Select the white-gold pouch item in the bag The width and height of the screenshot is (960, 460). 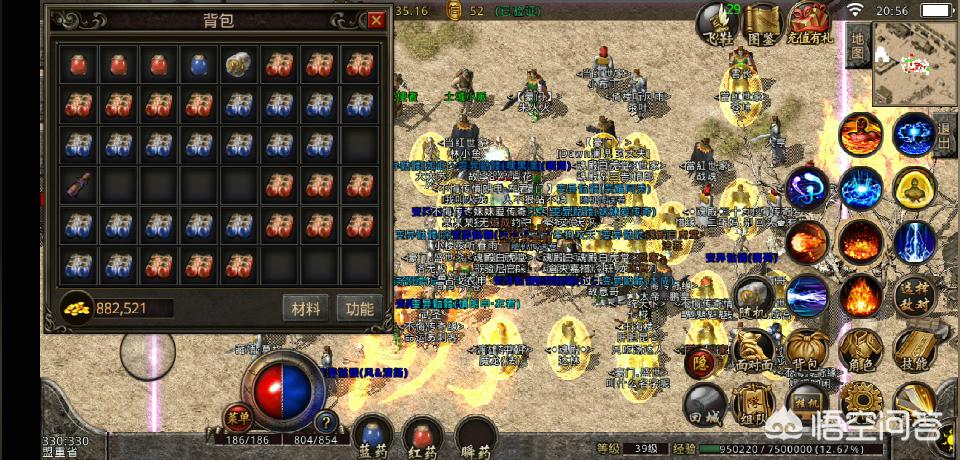[x=237, y=66]
